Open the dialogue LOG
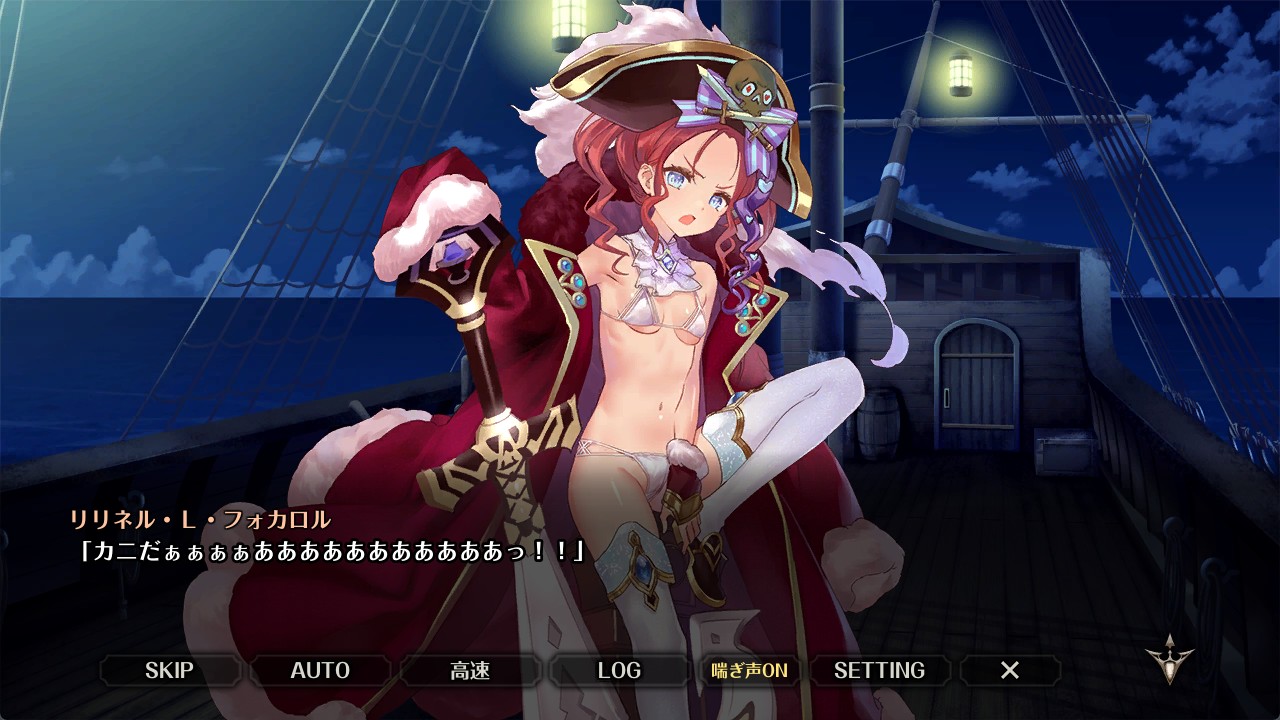This screenshot has width=1280, height=720. click(x=619, y=670)
